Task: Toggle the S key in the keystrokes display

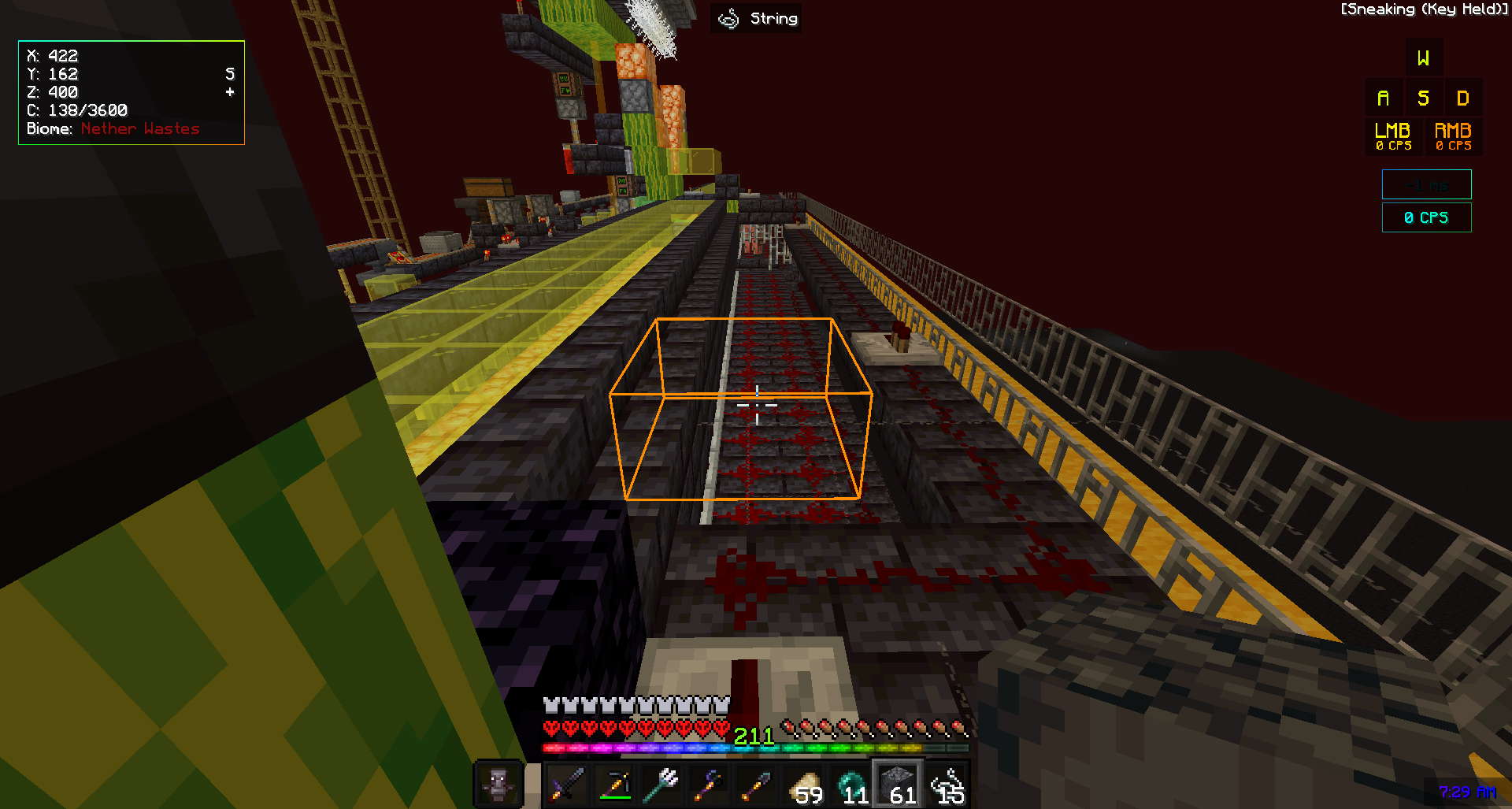Action: pos(1423,97)
